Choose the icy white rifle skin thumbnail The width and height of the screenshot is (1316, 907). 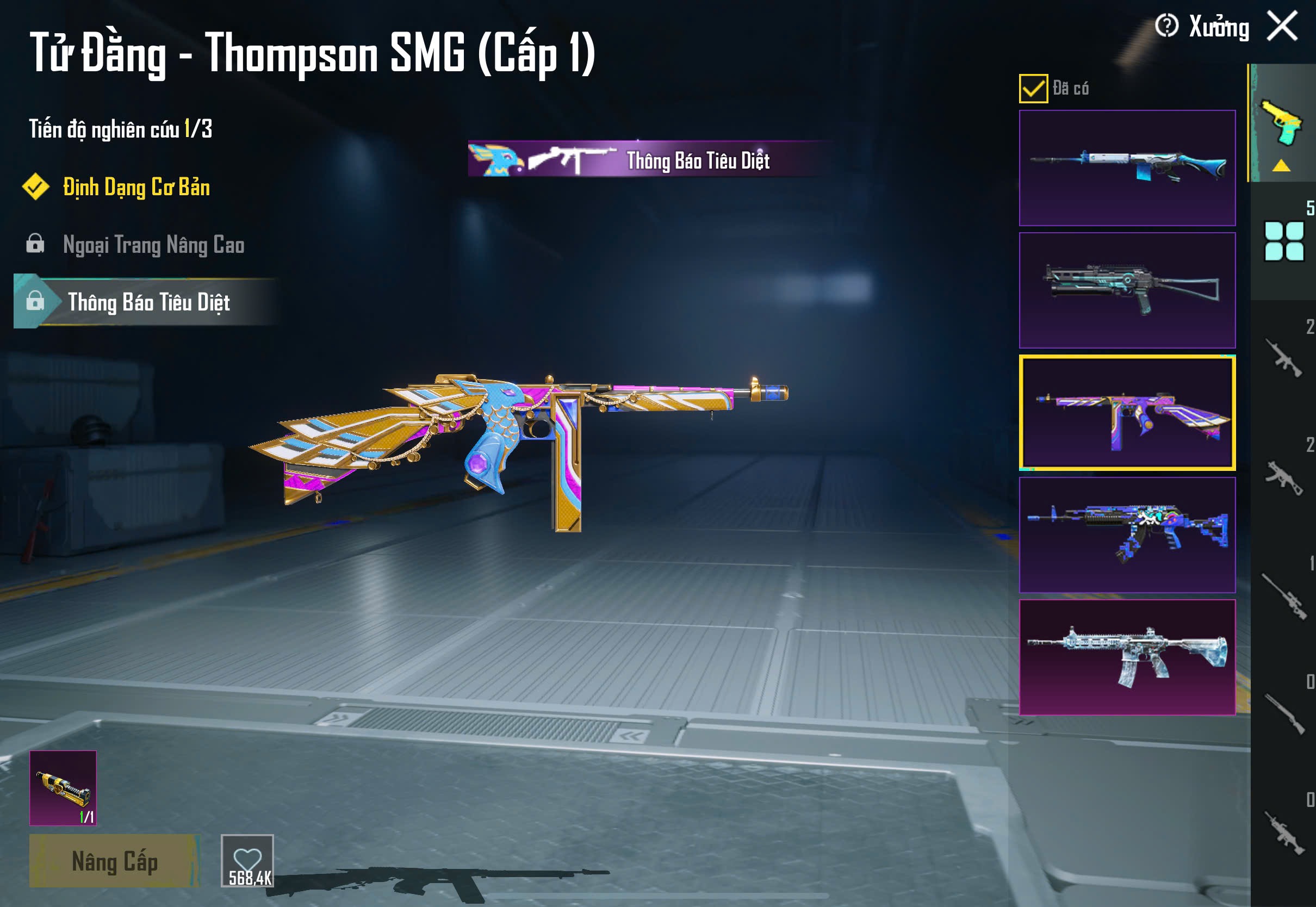point(1127,657)
